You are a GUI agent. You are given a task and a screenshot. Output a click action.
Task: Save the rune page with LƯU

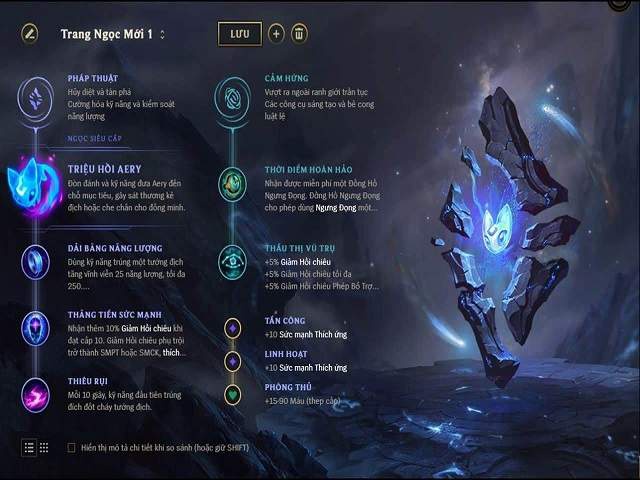[x=239, y=33]
